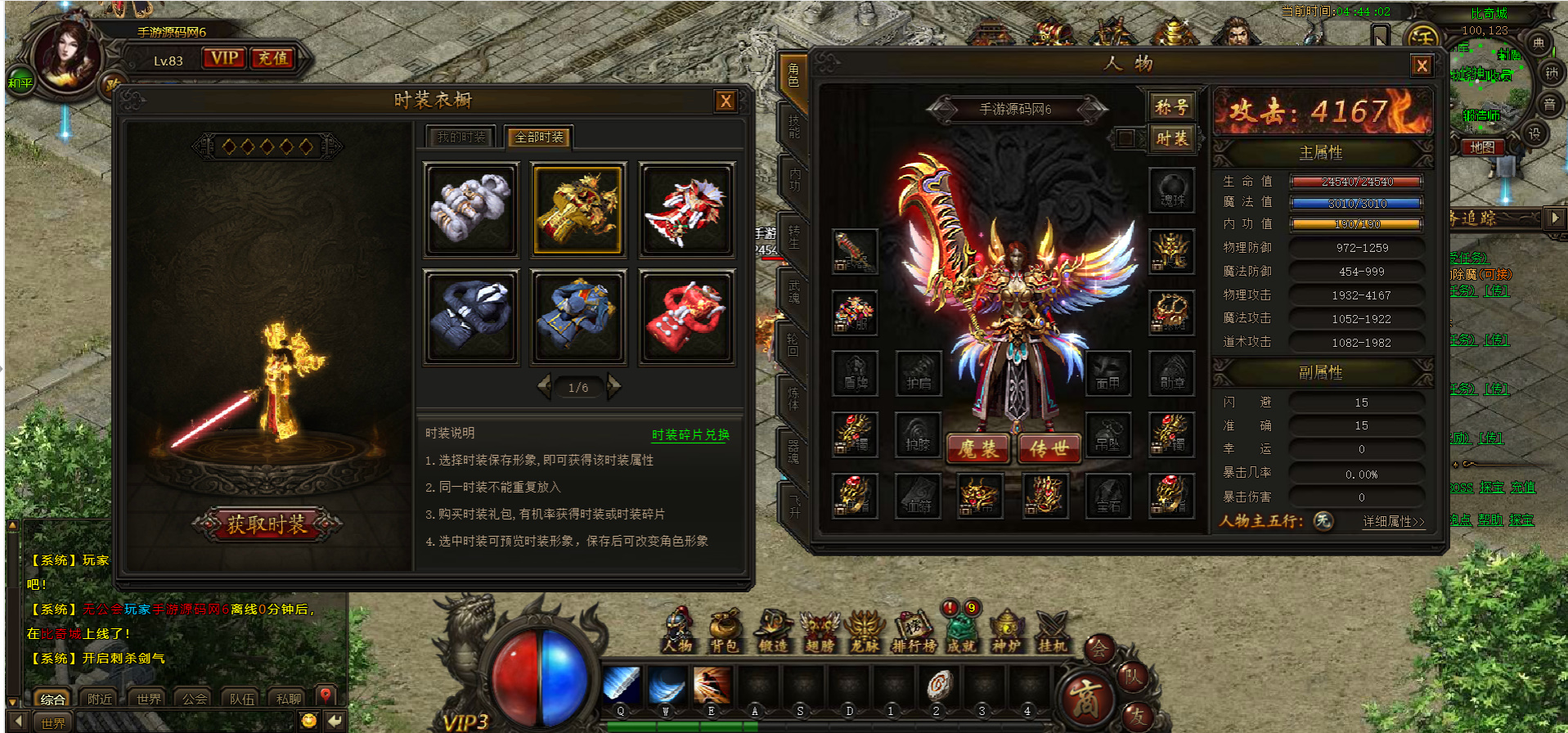1568x733 pixels.
Task: Open the 成就 achievements icon
Action: click(x=961, y=632)
